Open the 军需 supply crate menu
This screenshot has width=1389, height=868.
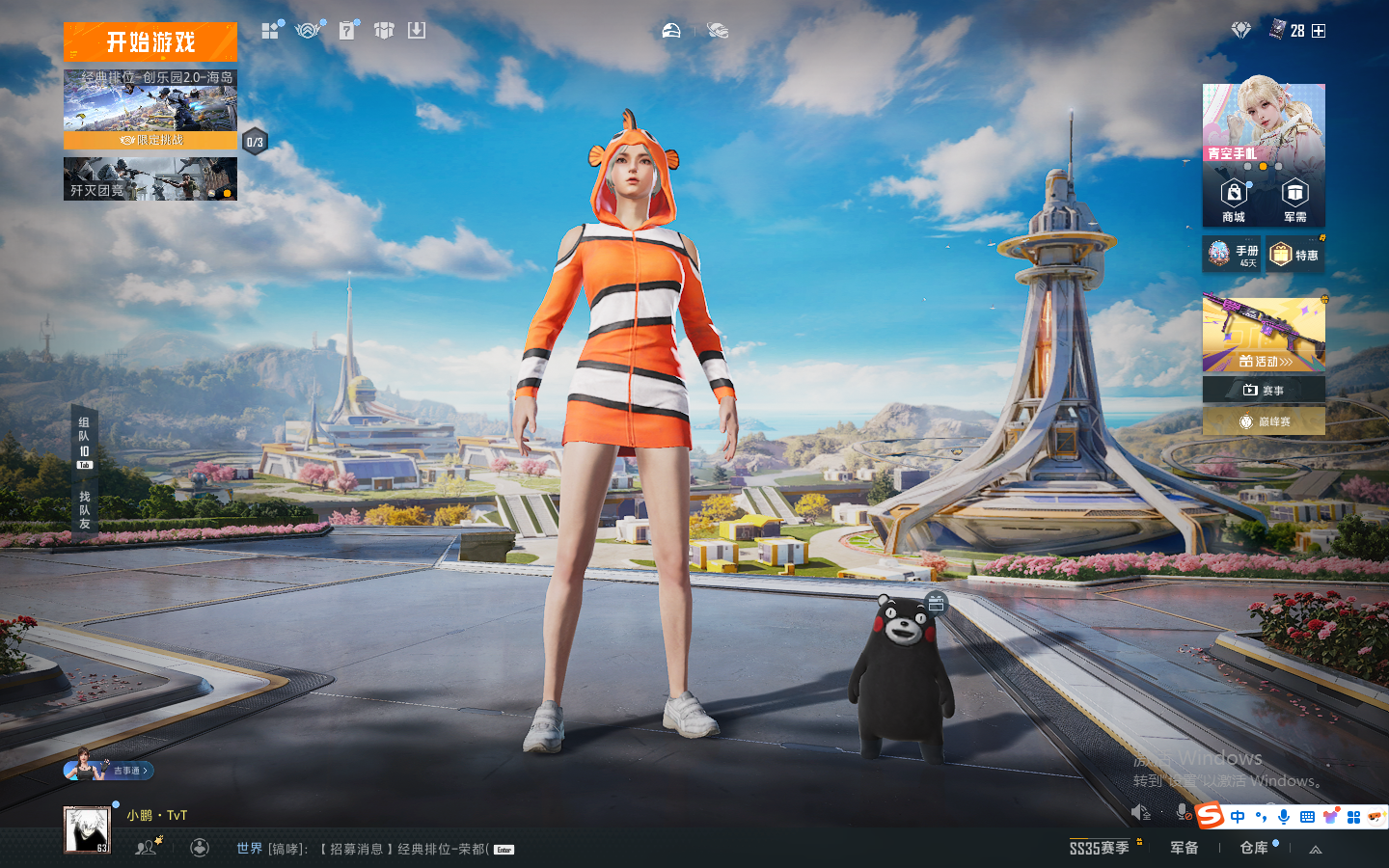click(1294, 200)
